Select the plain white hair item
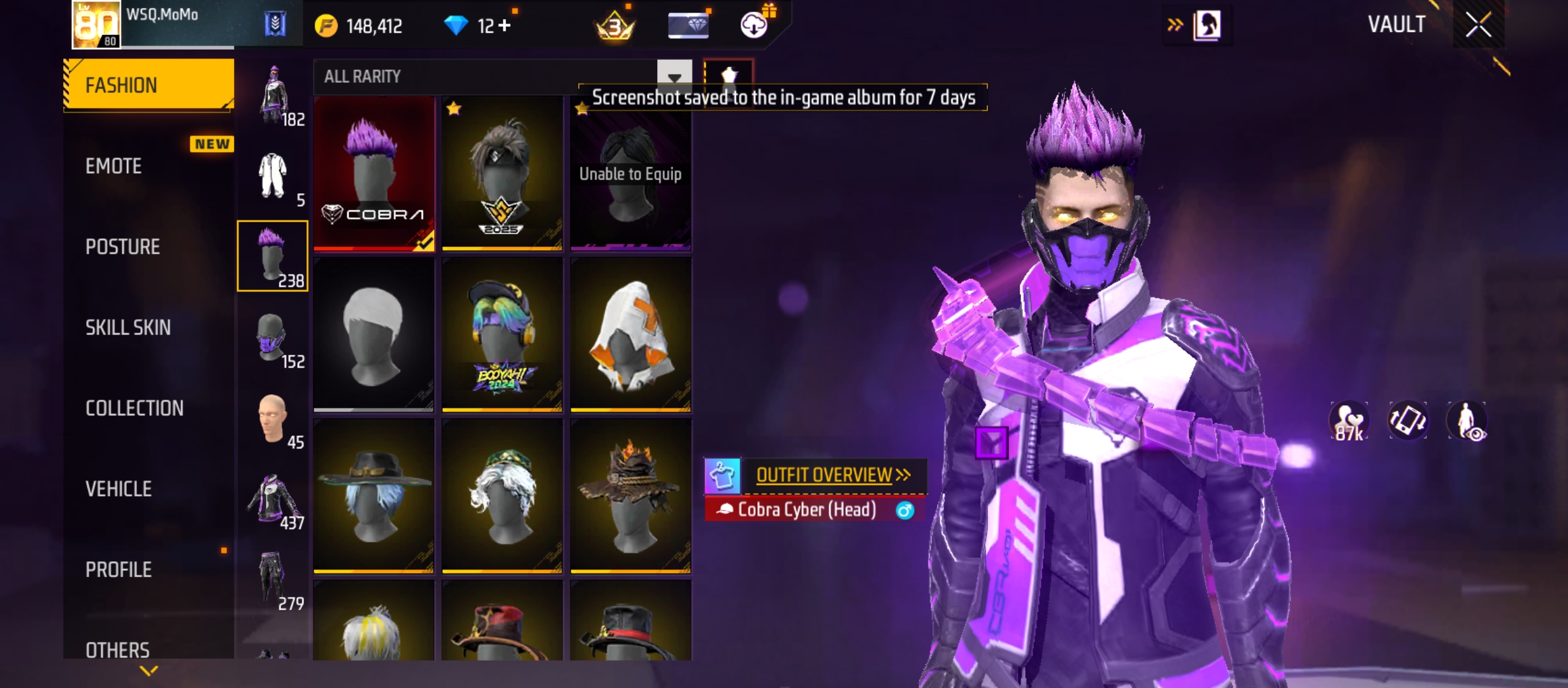The image size is (1568, 688). tap(374, 334)
